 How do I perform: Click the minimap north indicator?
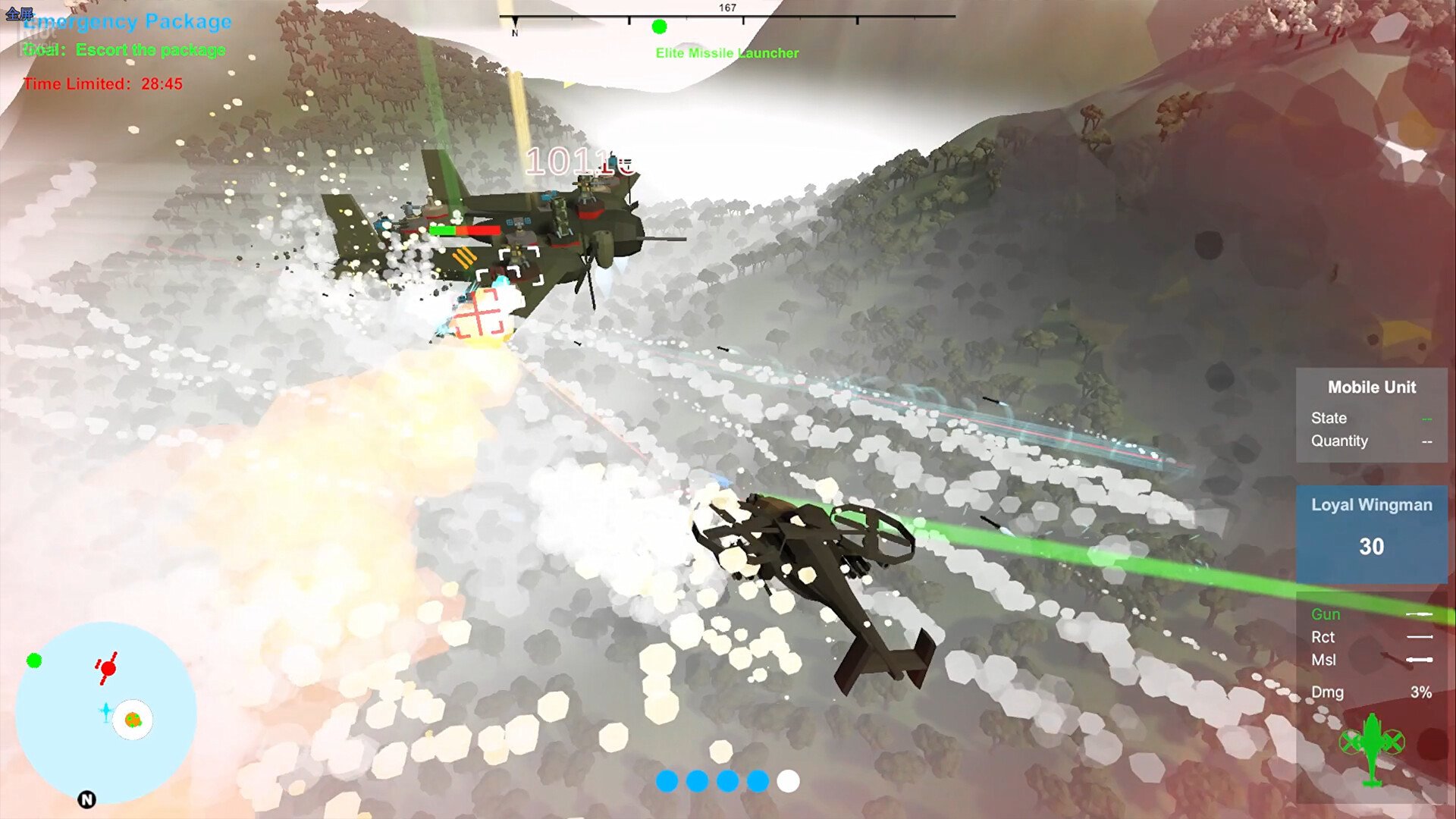(x=87, y=799)
